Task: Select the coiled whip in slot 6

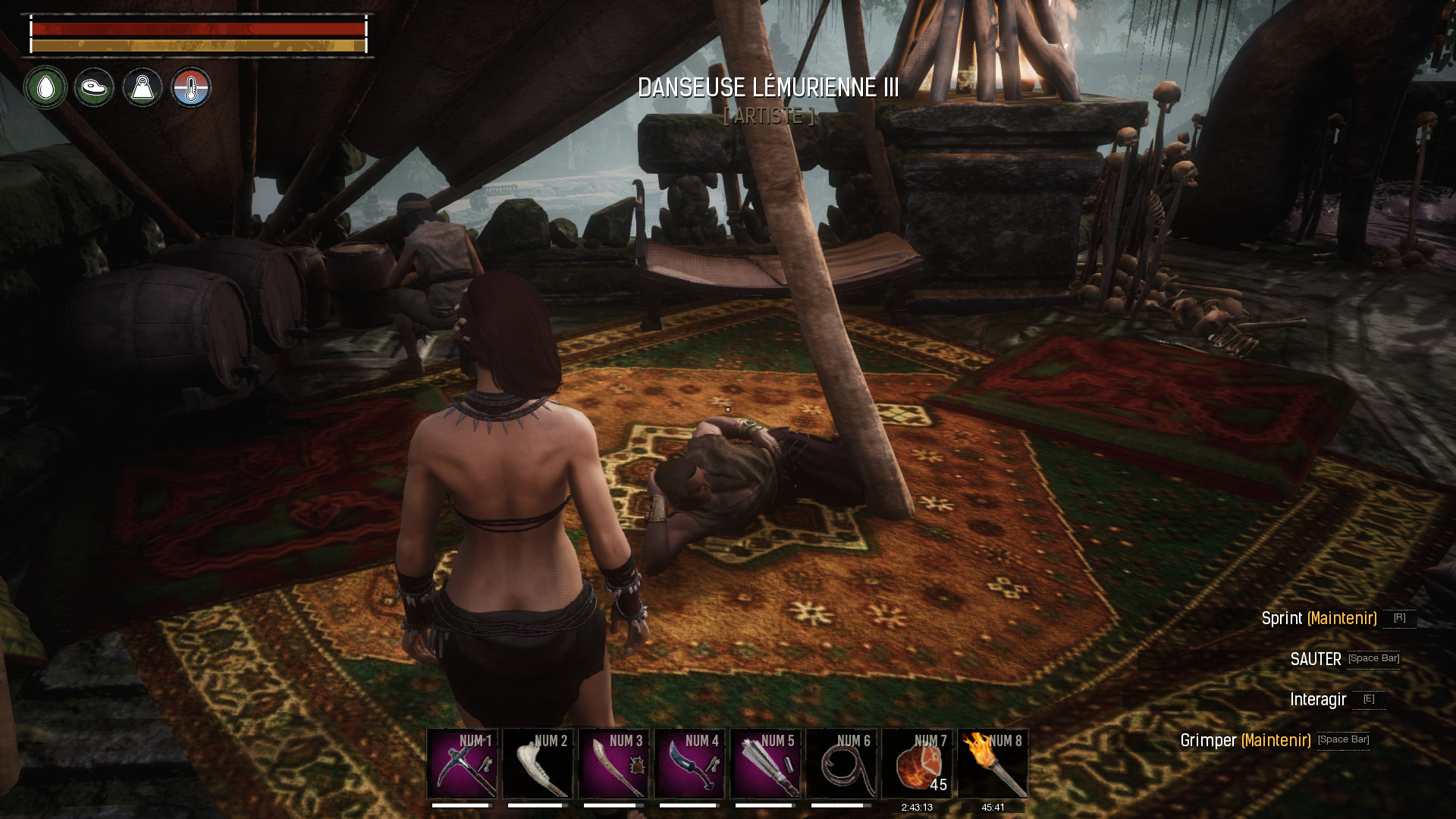Action: tap(841, 764)
